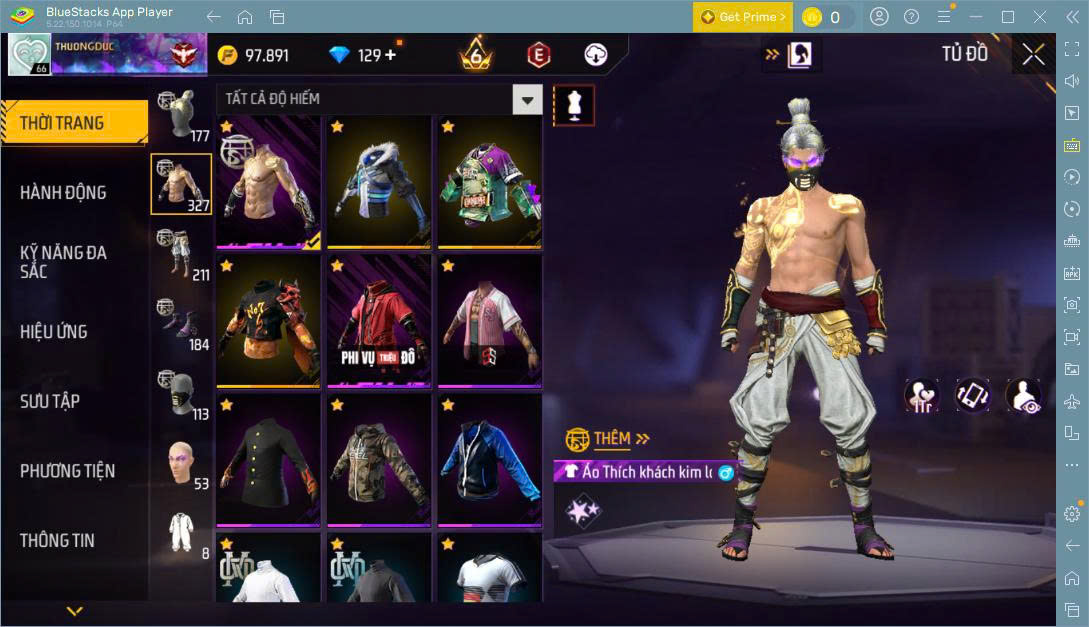Select the mask category with 113 items
The height and width of the screenshot is (627, 1089).
[181, 392]
